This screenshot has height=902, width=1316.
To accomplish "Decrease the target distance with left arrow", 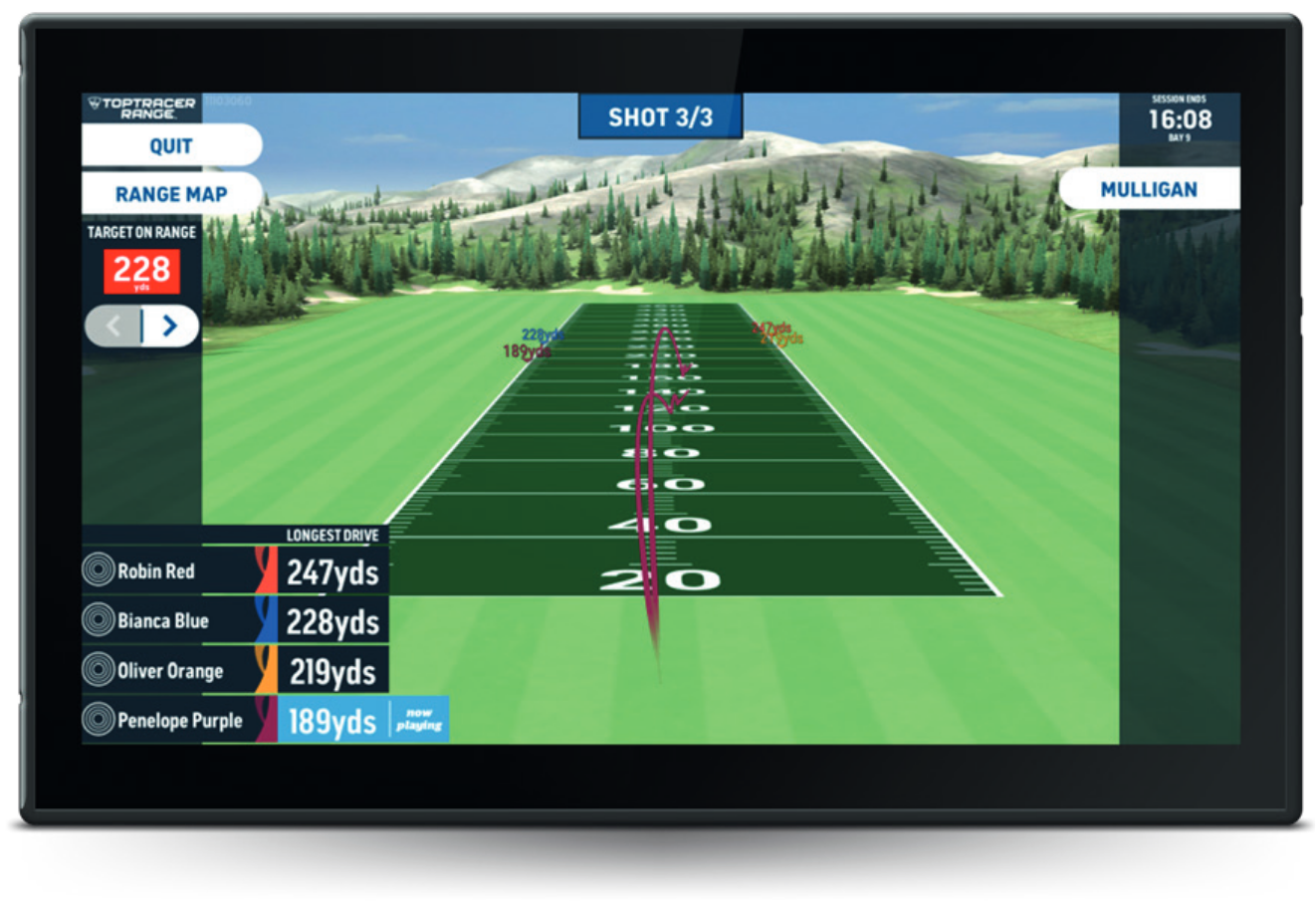I will (113, 326).
